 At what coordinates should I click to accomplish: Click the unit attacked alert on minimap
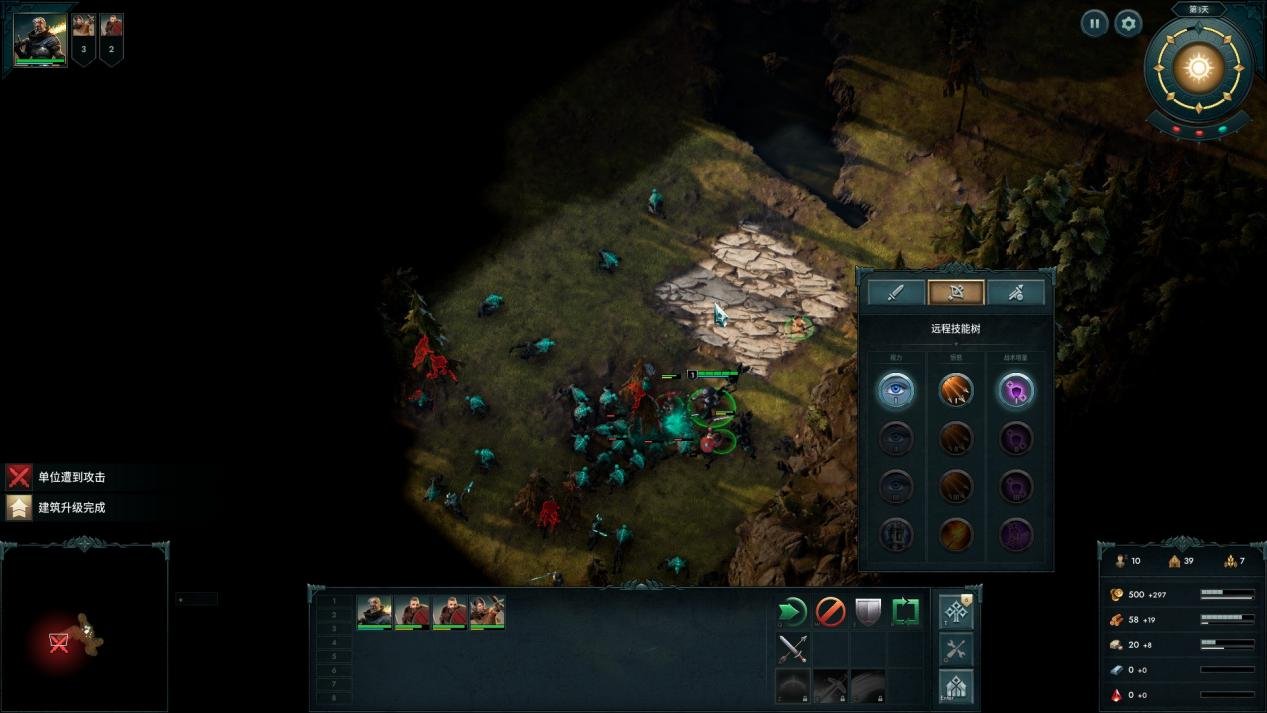click(x=59, y=642)
